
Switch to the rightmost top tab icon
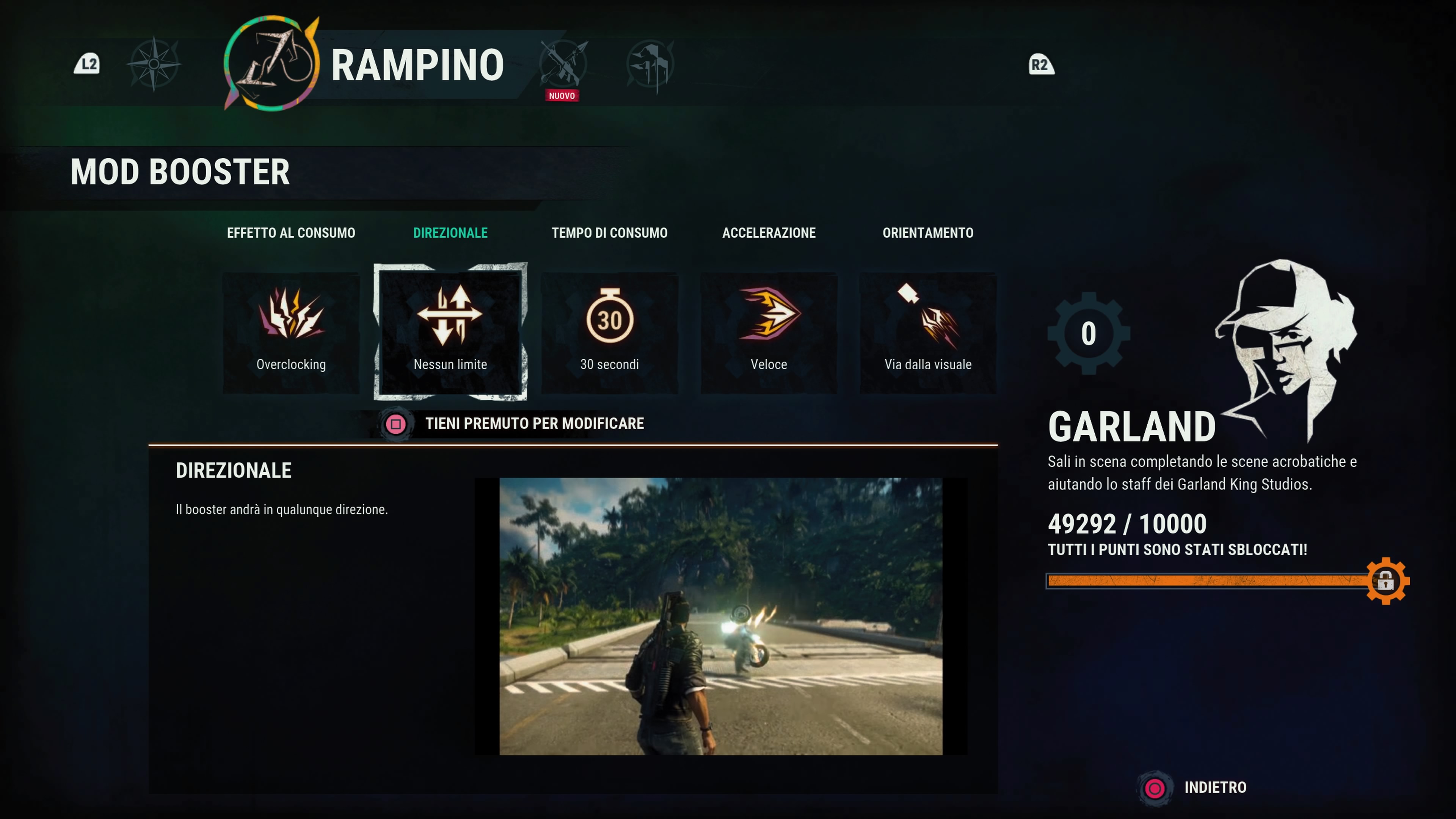(650, 65)
